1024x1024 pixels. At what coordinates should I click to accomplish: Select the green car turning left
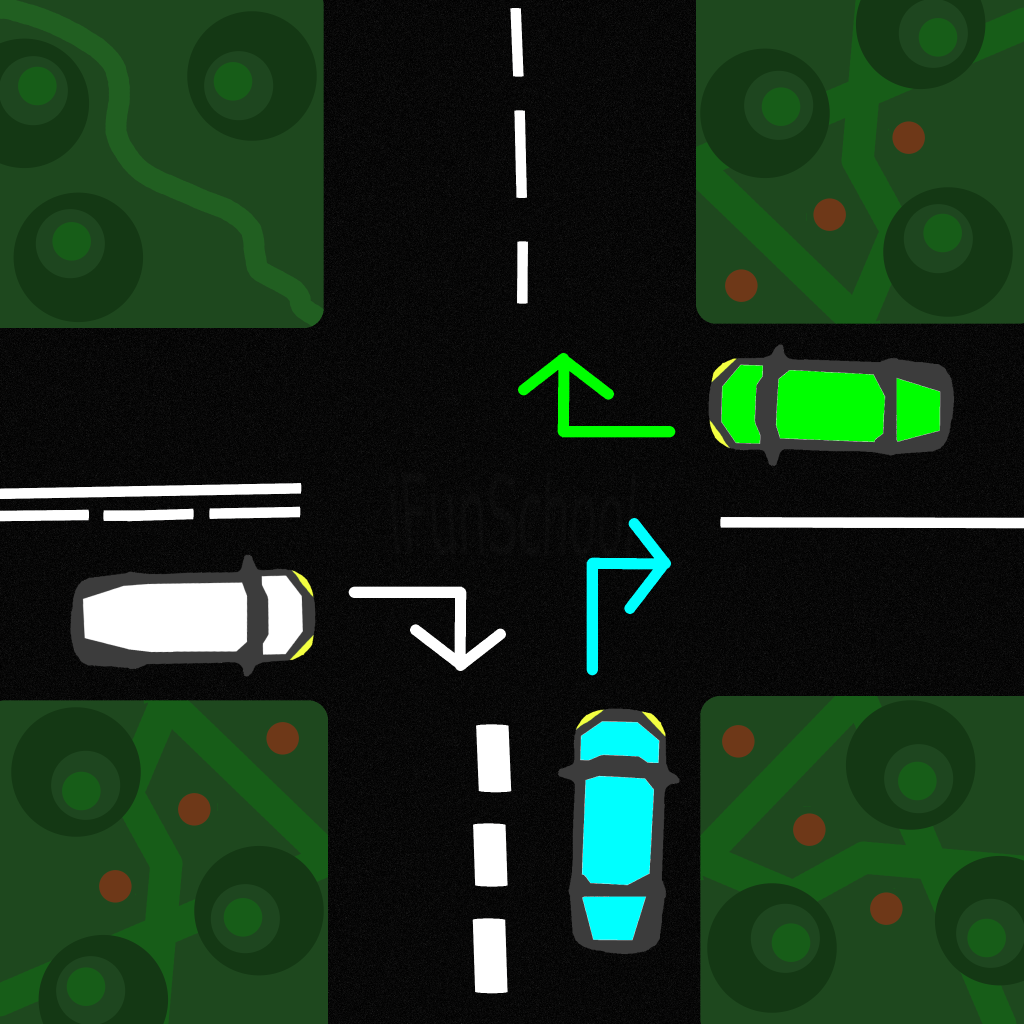(x=830, y=405)
